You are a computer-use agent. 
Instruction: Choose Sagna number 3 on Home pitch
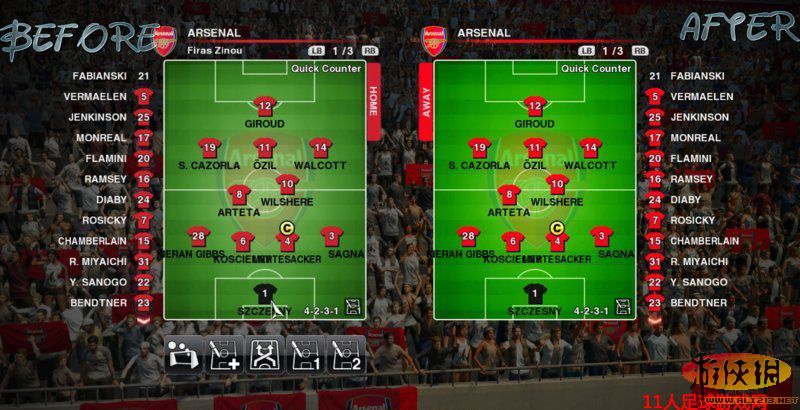[x=332, y=237]
